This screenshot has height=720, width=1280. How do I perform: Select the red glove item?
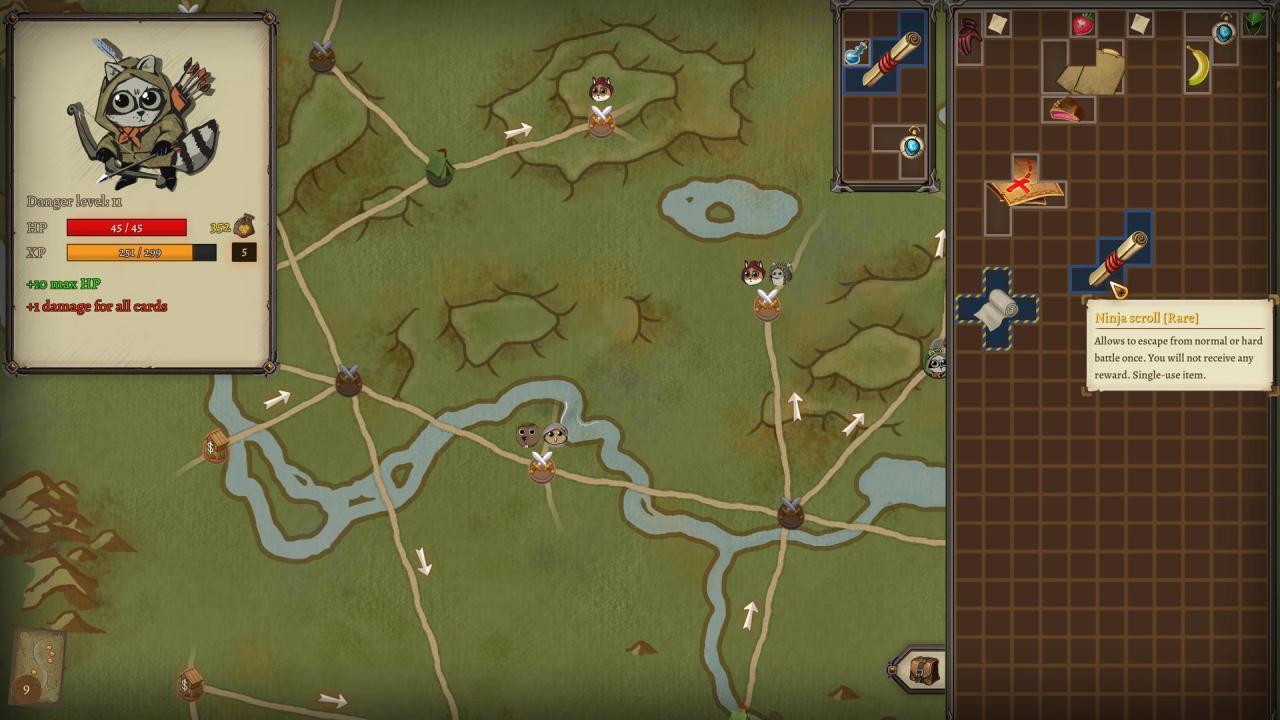[969, 38]
